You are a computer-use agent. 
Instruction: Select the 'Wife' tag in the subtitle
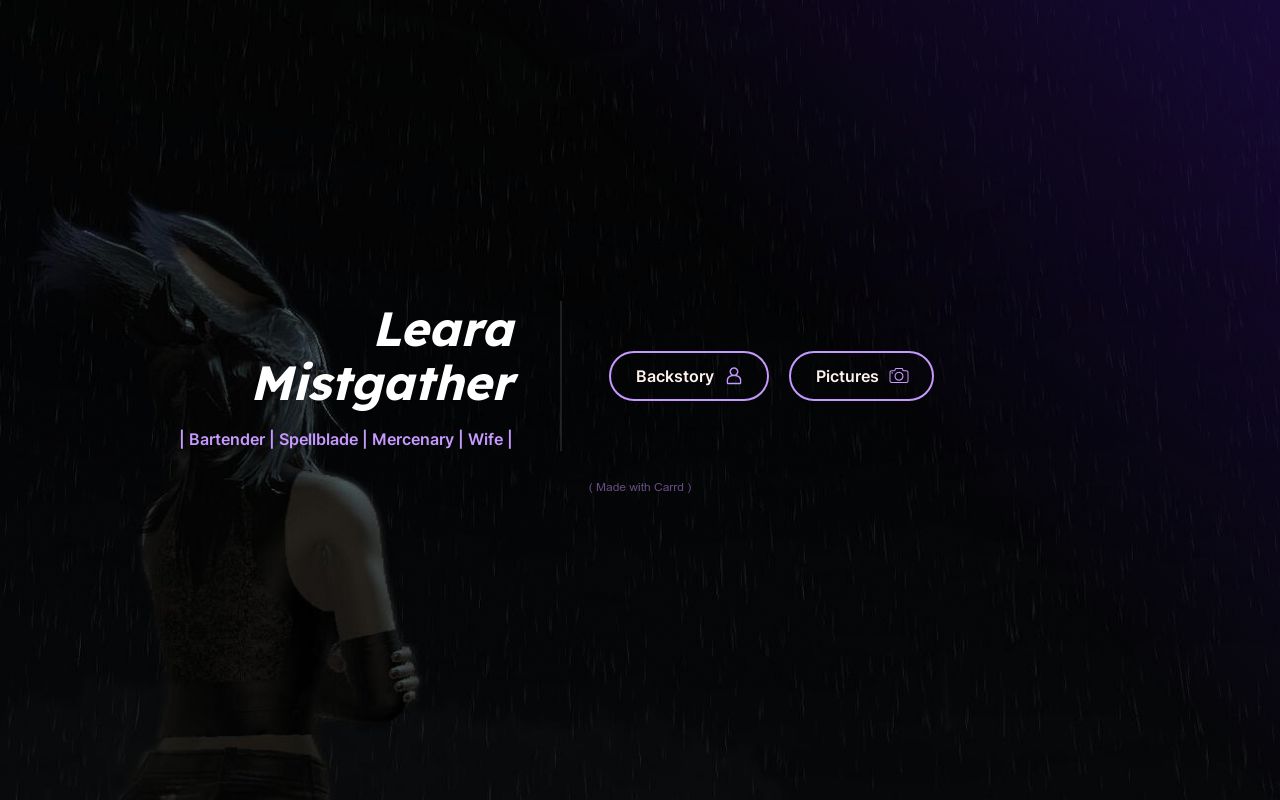[486, 439]
